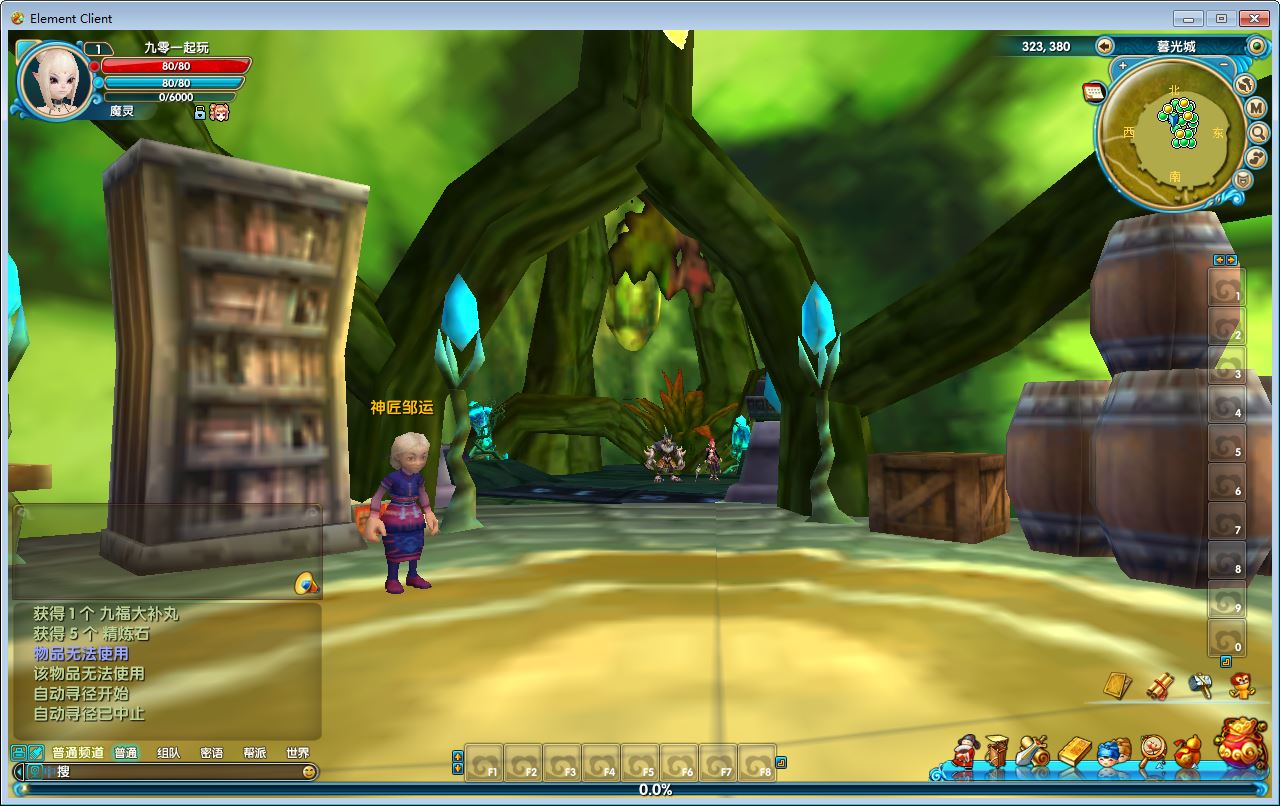The width and height of the screenshot is (1280, 806).
Task: Click the player portrait avatar
Action: [55, 80]
